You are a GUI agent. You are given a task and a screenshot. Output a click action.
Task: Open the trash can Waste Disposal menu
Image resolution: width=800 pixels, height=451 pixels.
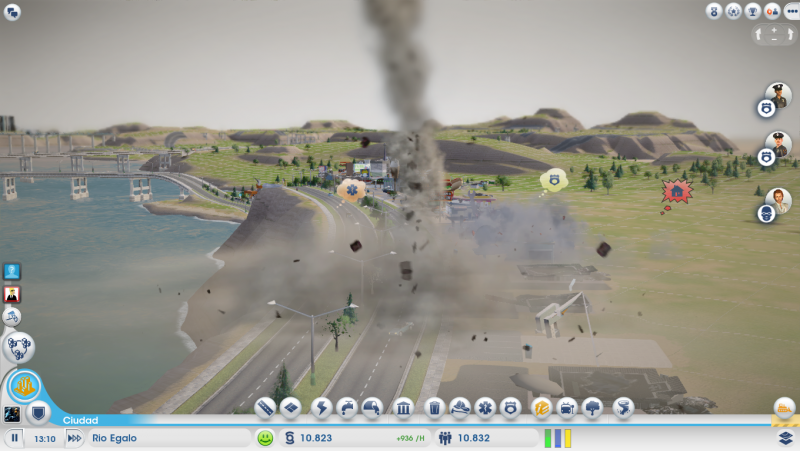(x=434, y=408)
